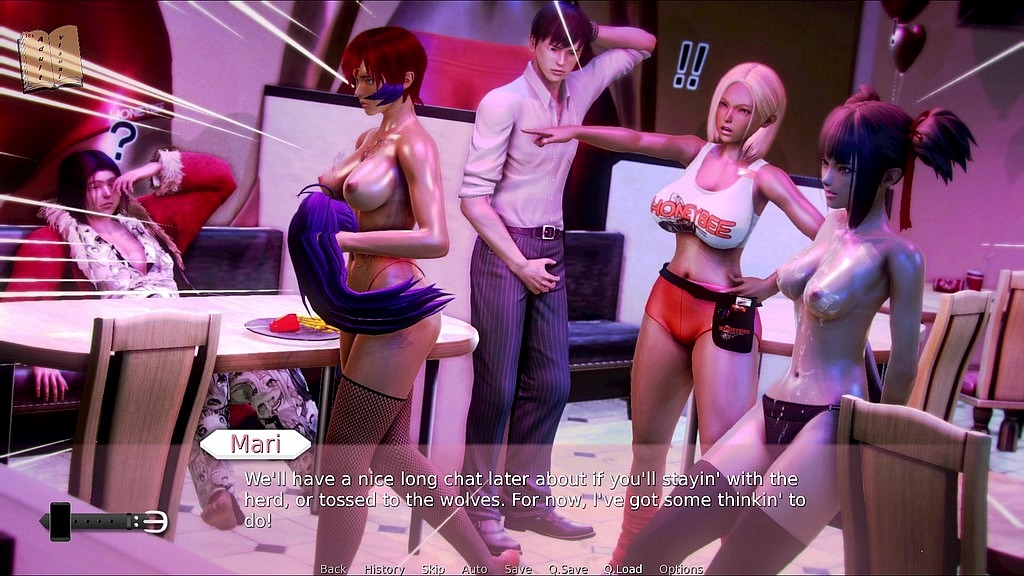Activate the Skip dialogue option
This screenshot has height=576, width=1024.
pos(433,569)
